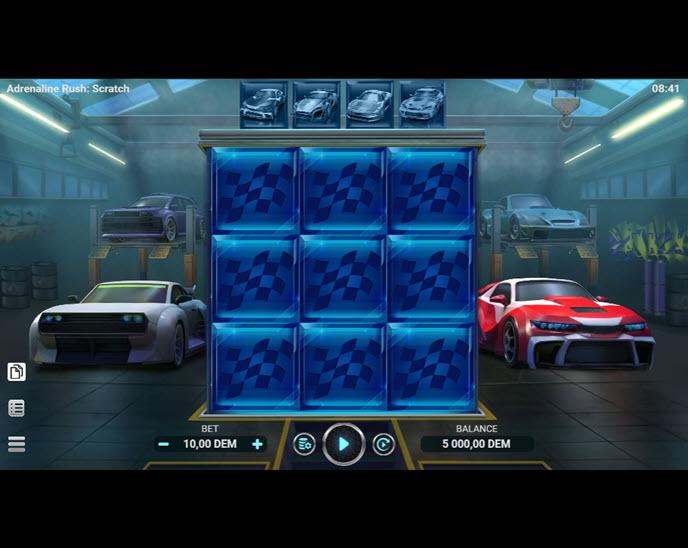Screen dimensions: 688x548
Task: Decrease the bet with the minus button
Action: tap(163, 444)
